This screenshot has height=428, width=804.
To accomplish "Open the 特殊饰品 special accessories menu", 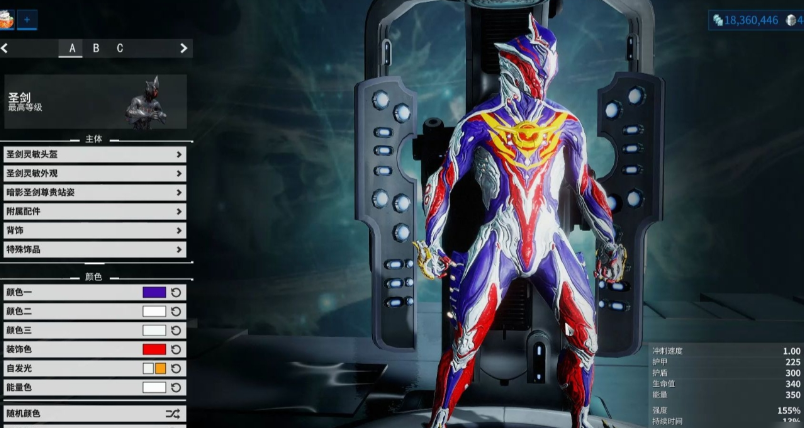I will point(94,249).
